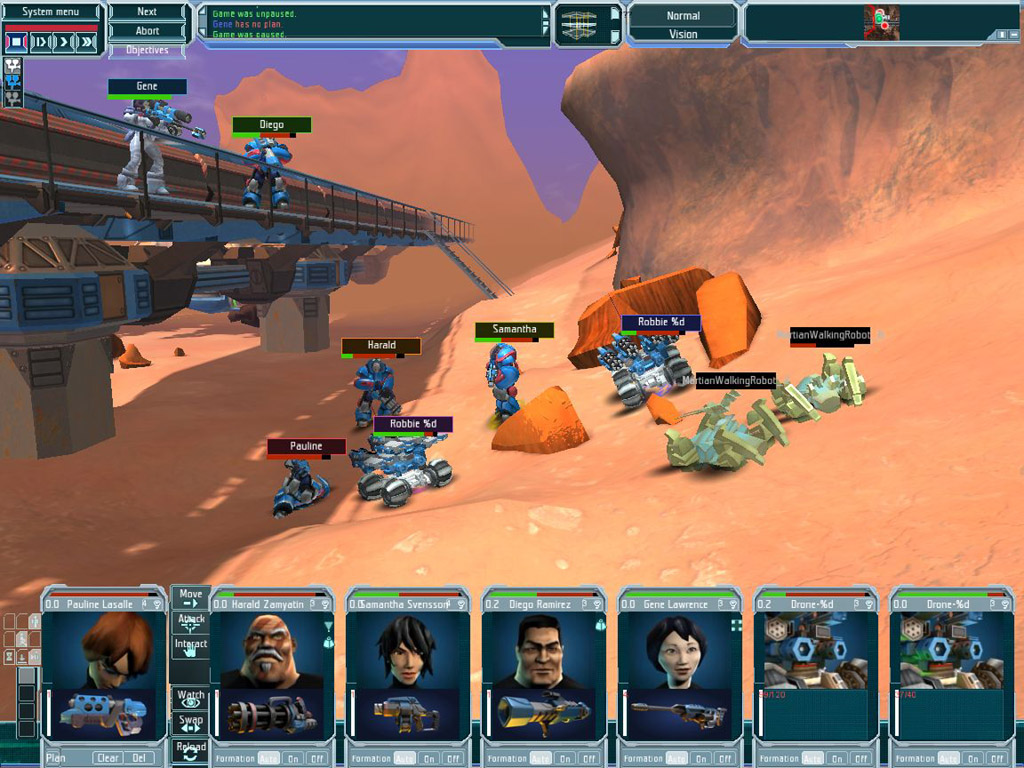Image resolution: width=1024 pixels, height=768 pixels.
Task: Select Harald Zamyatin's portrait
Action: (272, 650)
